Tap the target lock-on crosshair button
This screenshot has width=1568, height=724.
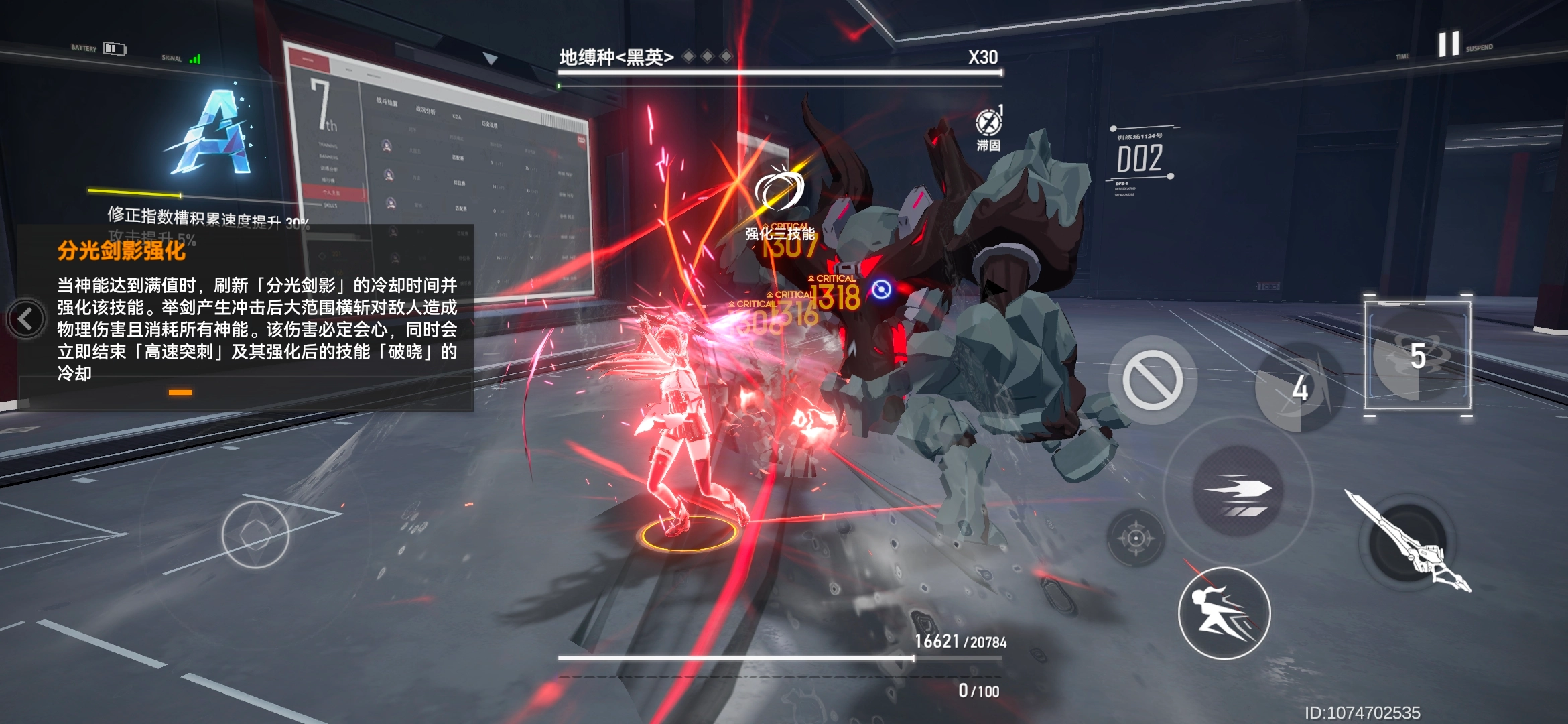(x=1136, y=538)
